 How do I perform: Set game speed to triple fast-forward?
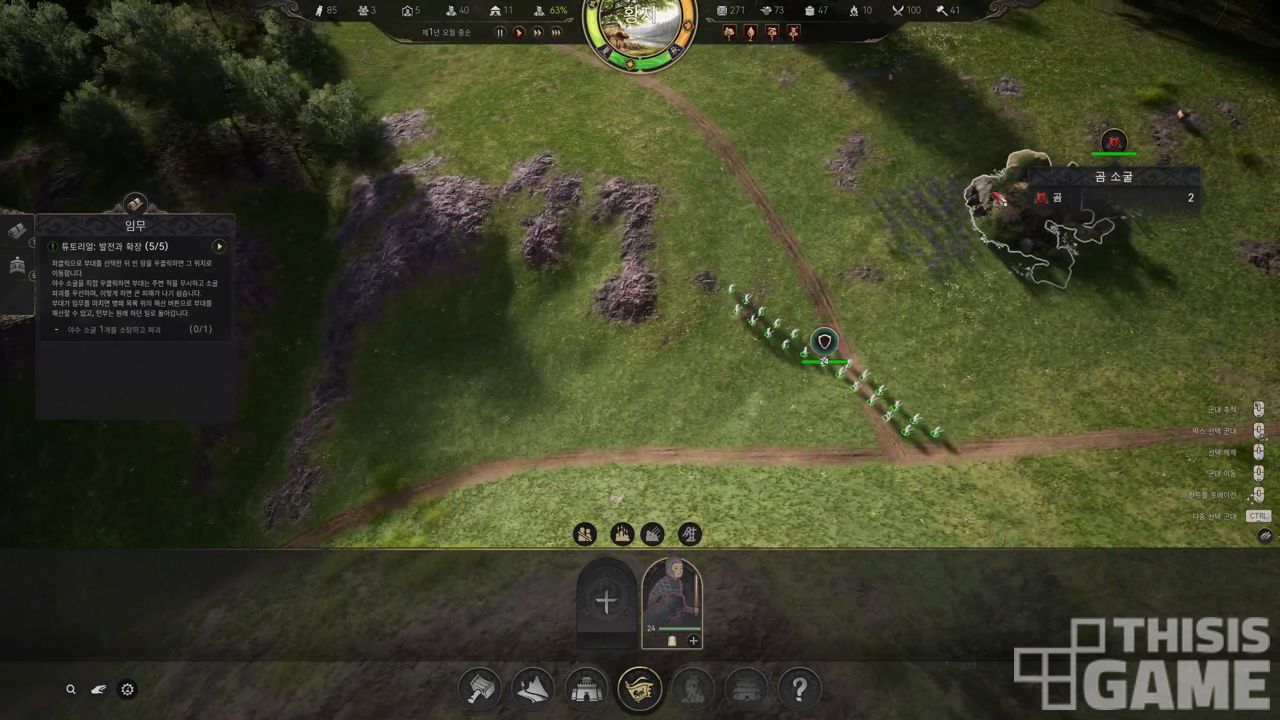(x=557, y=32)
